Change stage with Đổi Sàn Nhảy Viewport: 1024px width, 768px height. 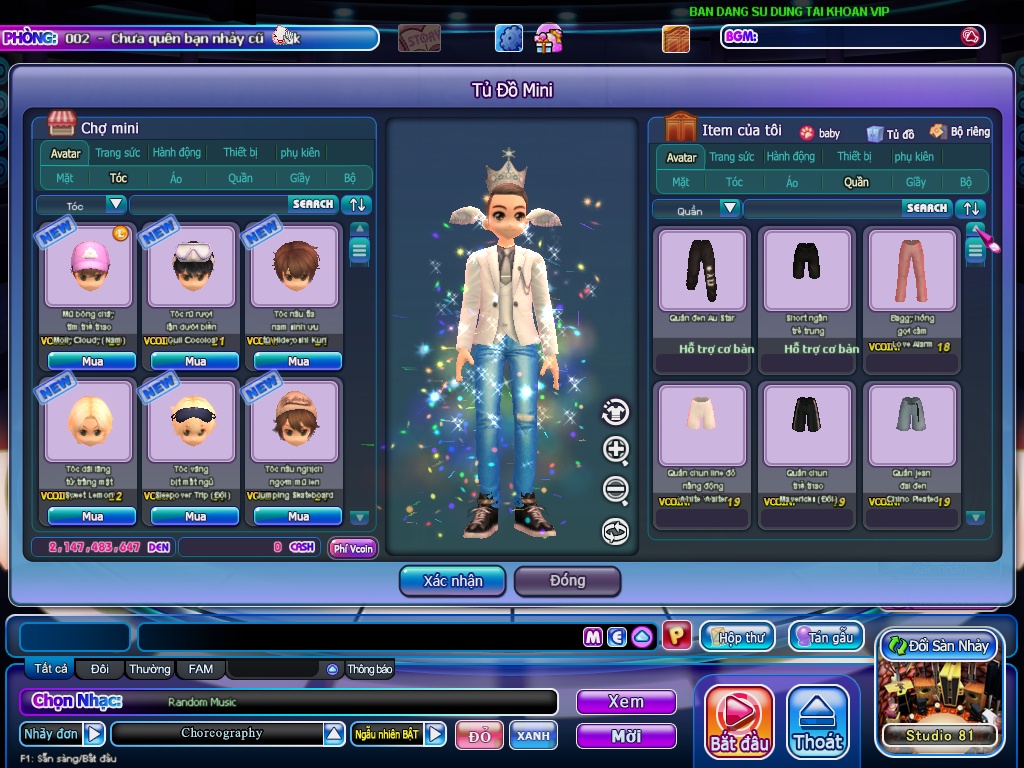pos(938,646)
